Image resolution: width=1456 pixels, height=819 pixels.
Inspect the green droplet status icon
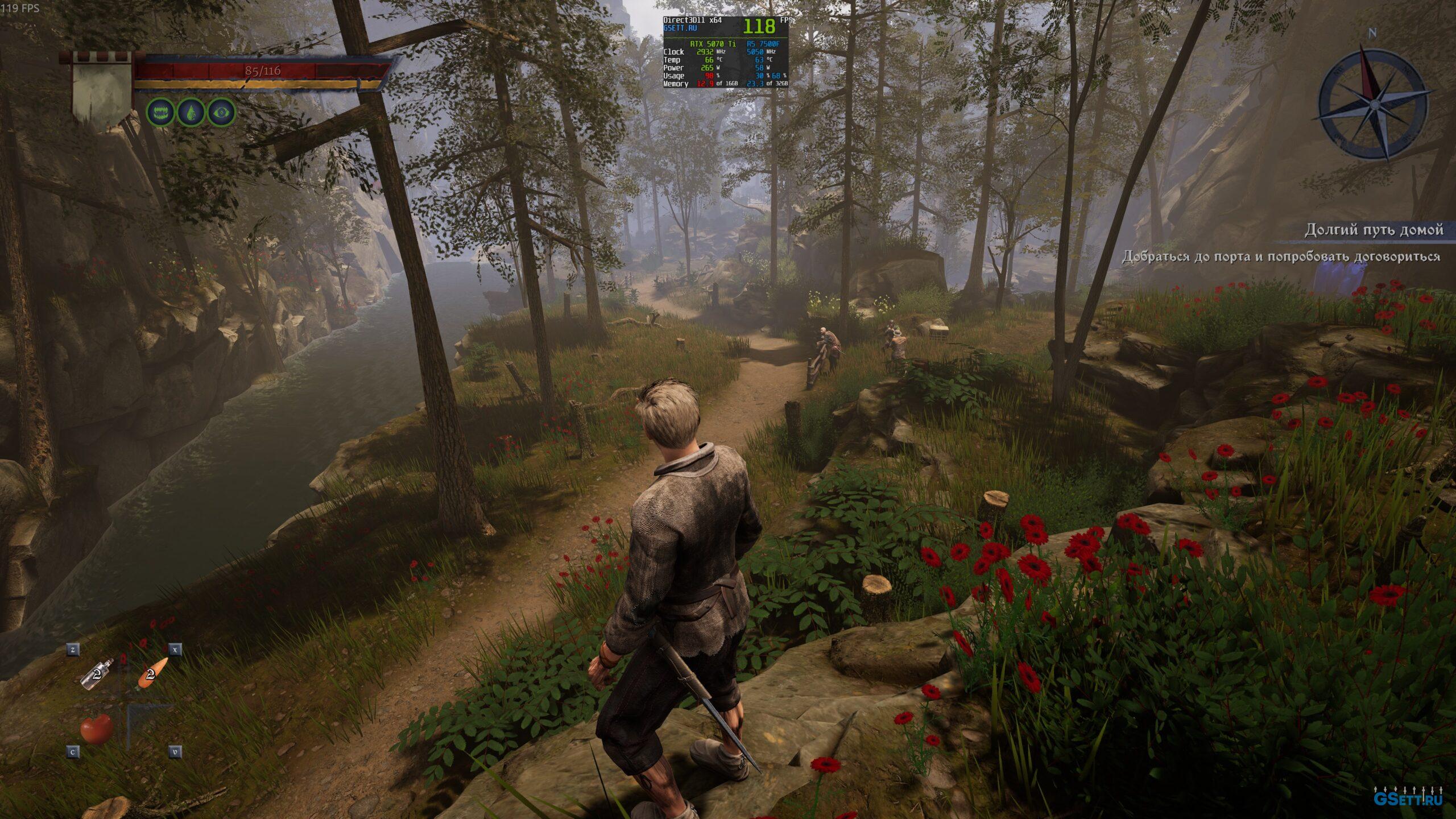tap(191, 113)
